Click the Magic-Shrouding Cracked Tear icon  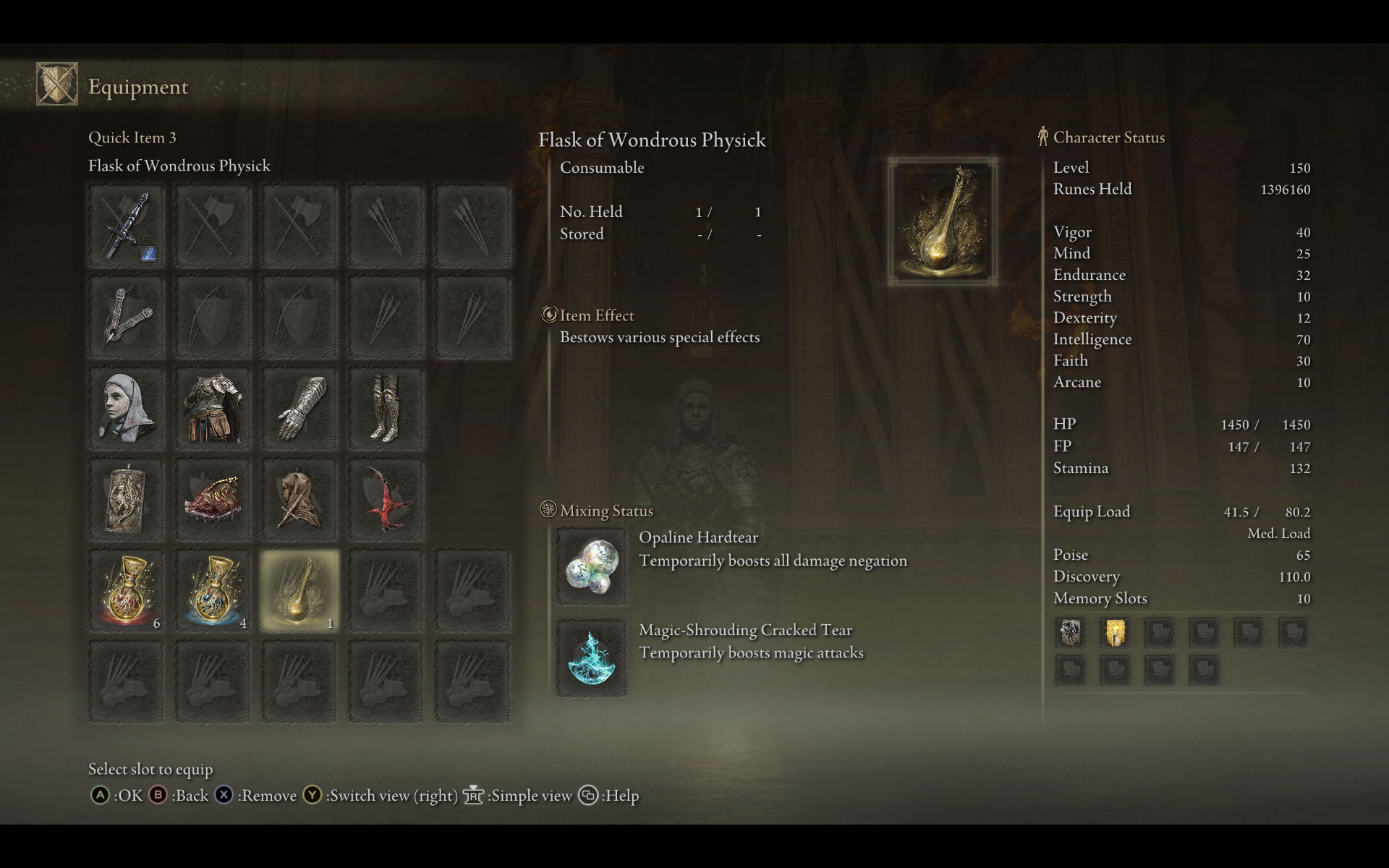(591, 658)
